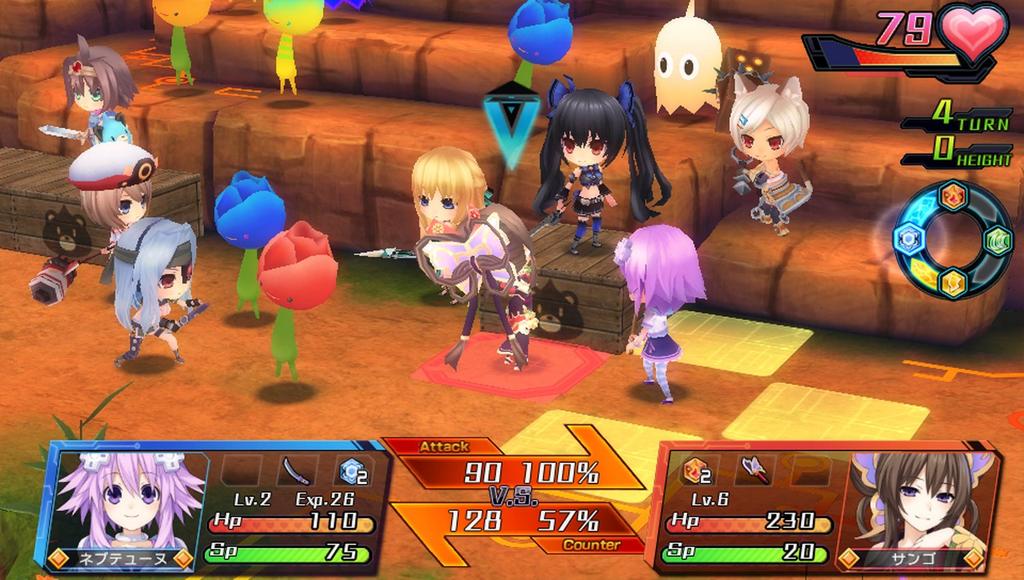Image resolution: width=1024 pixels, height=580 pixels.
Task: Click Neptune's blue ice element badge
Action: (x=351, y=470)
